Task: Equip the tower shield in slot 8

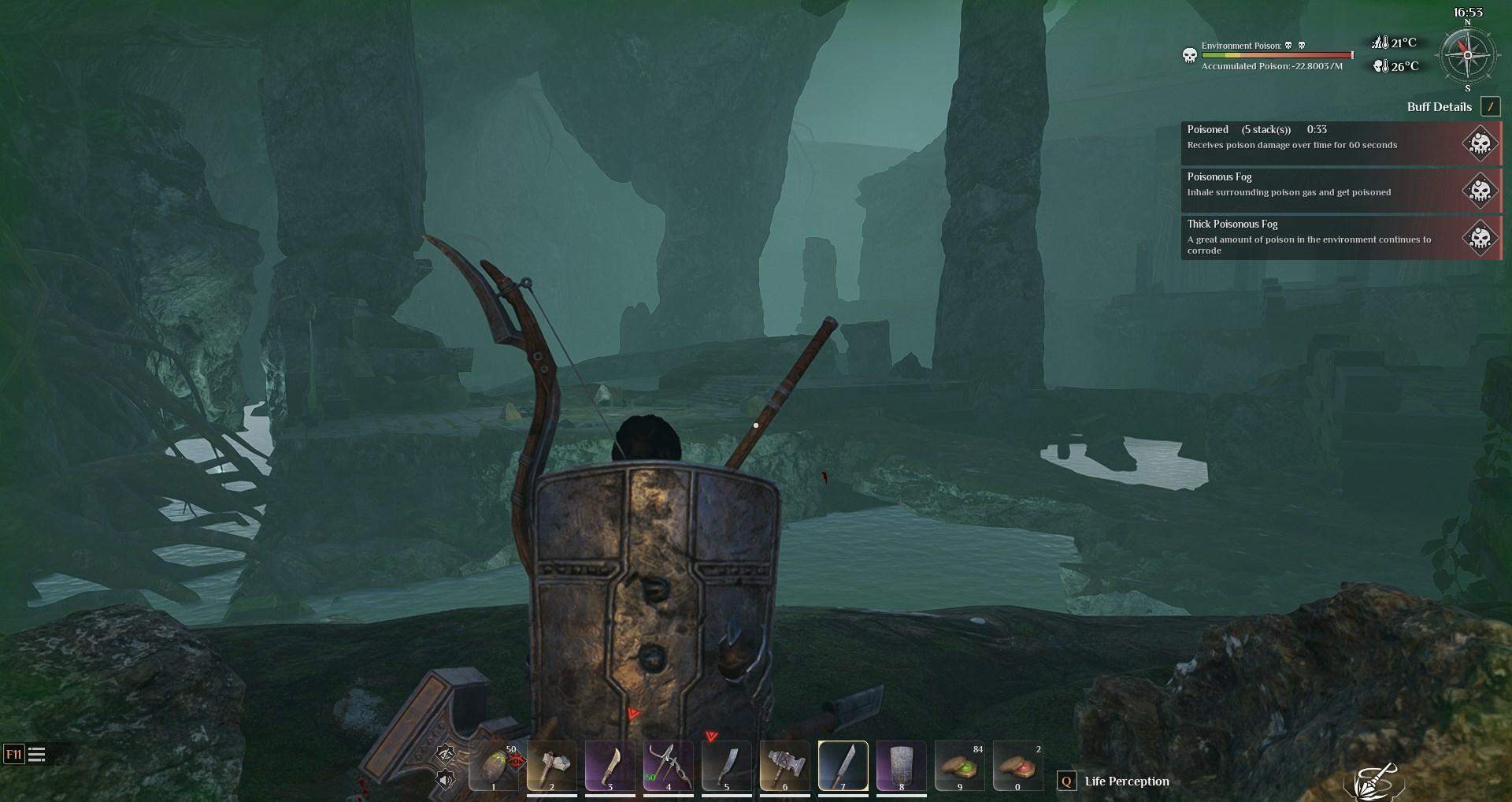Action: pyautogui.click(x=901, y=766)
